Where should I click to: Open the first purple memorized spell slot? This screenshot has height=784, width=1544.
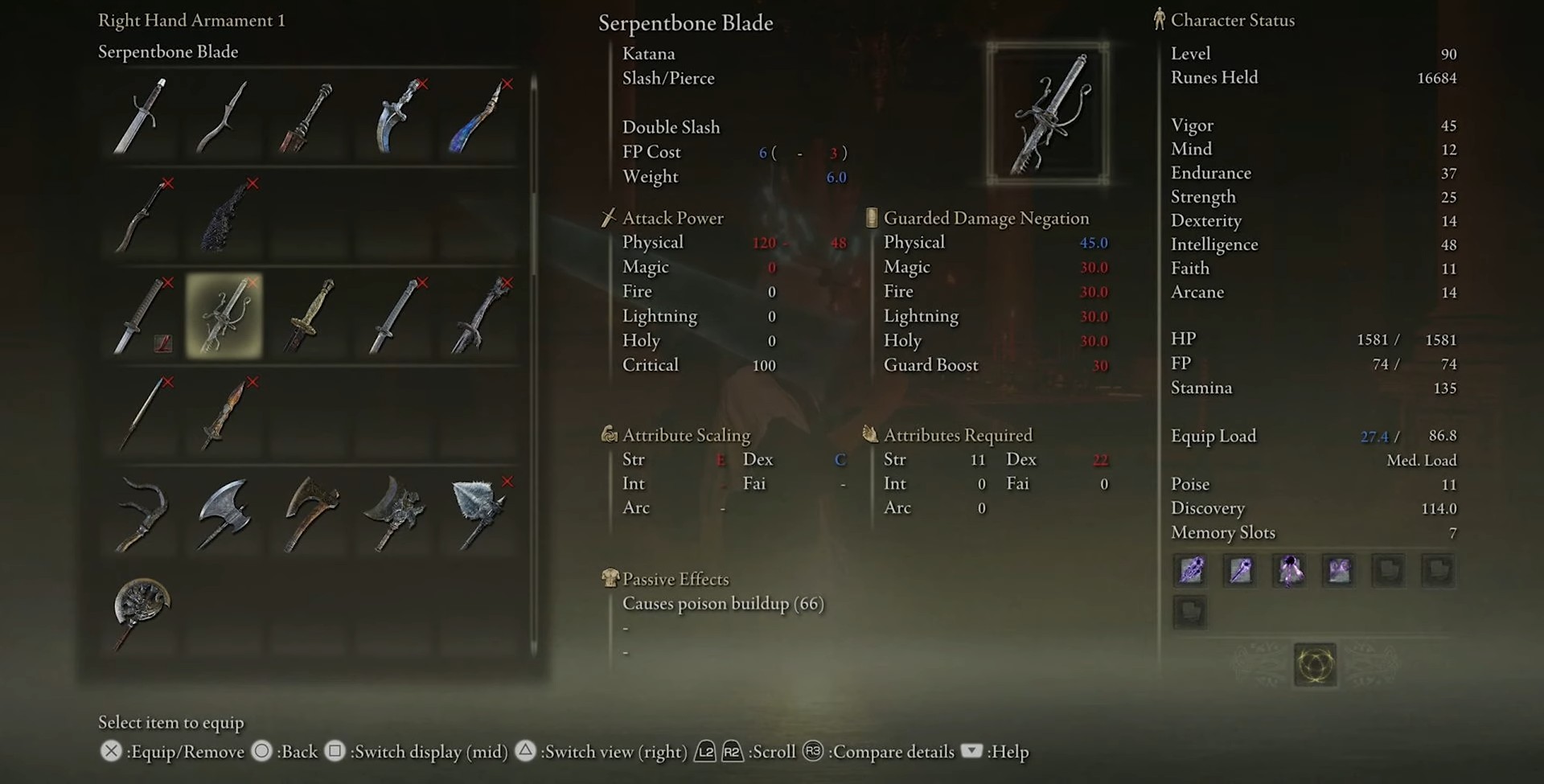[x=1190, y=571]
